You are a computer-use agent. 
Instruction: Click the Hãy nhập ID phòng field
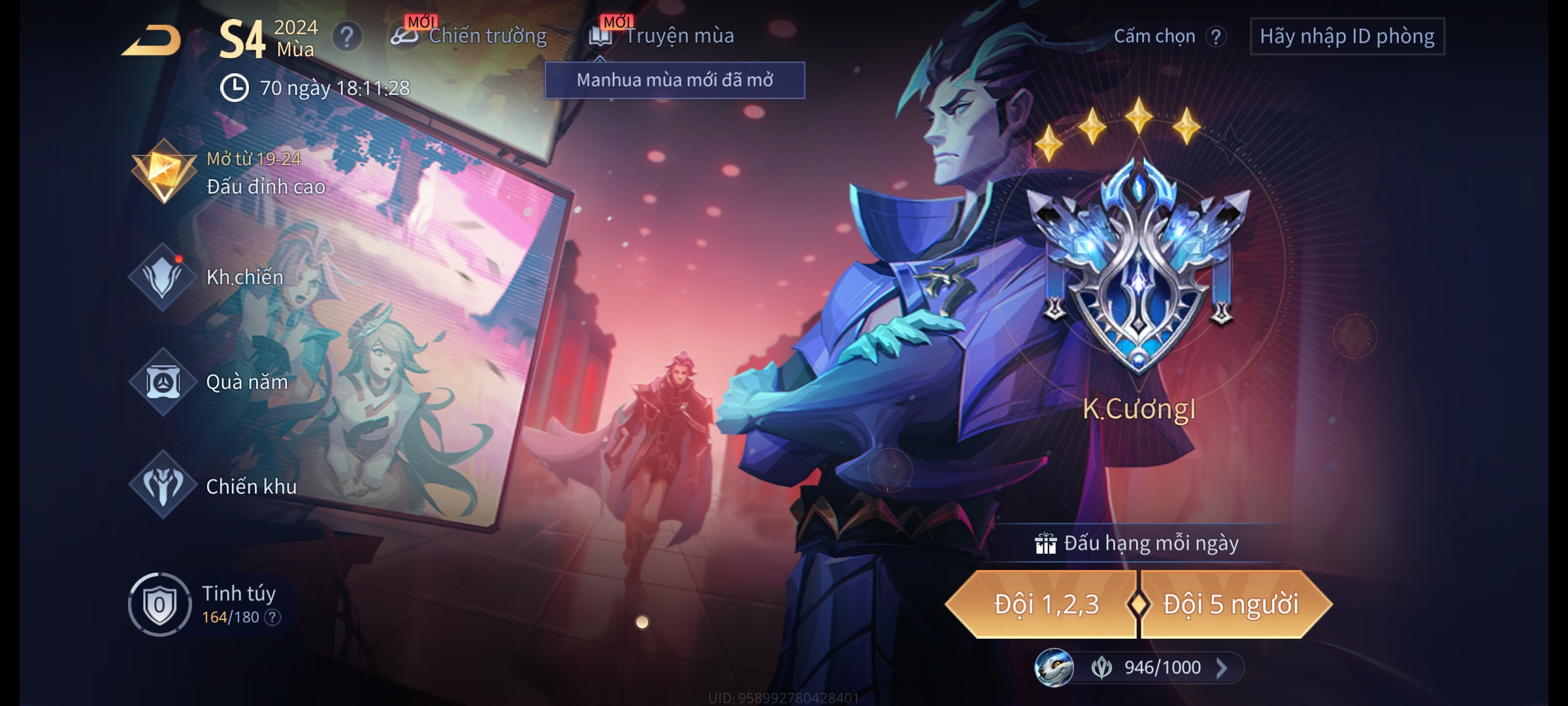1347,37
